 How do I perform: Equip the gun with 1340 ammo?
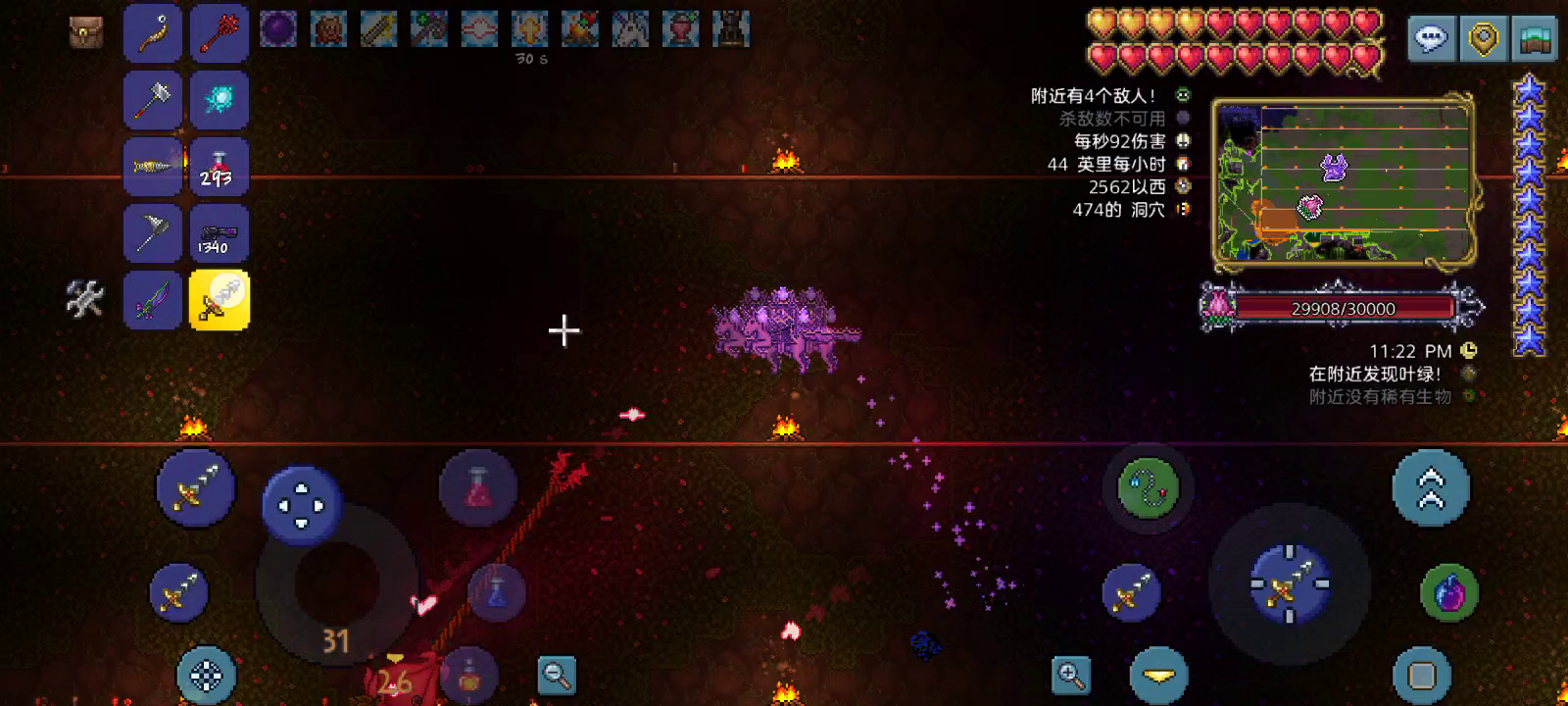coord(219,233)
